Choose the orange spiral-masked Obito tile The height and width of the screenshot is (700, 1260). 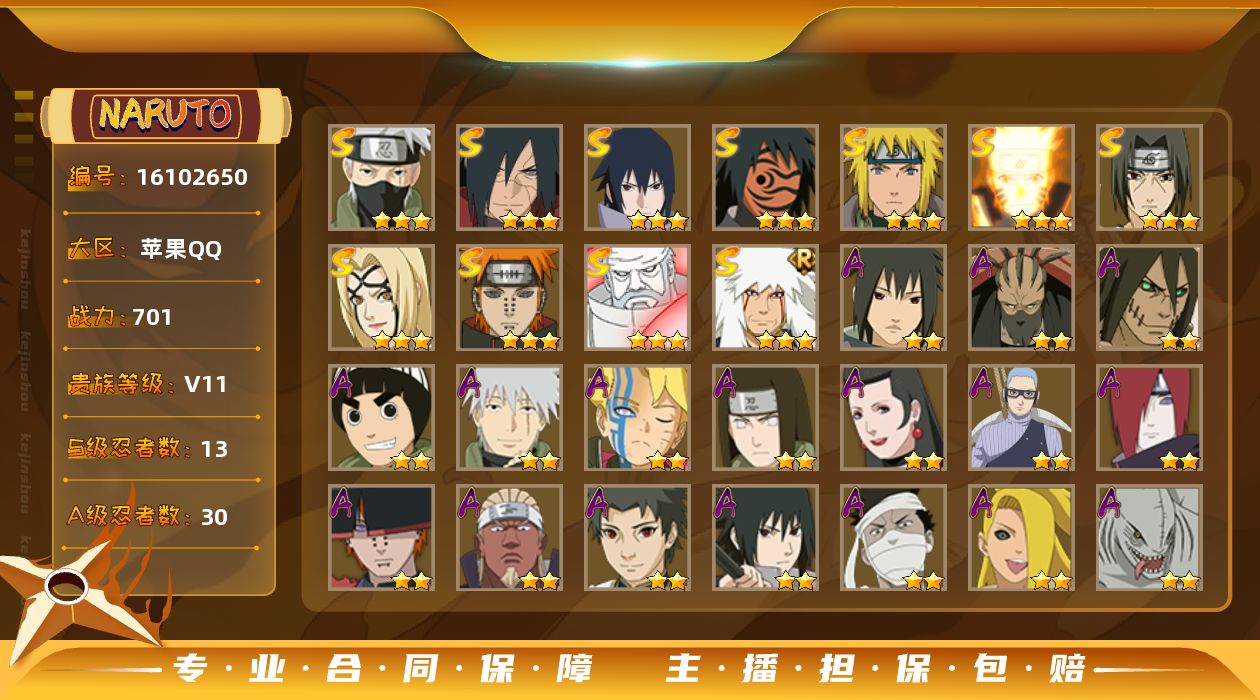pyautogui.click(x=765, y=178)
